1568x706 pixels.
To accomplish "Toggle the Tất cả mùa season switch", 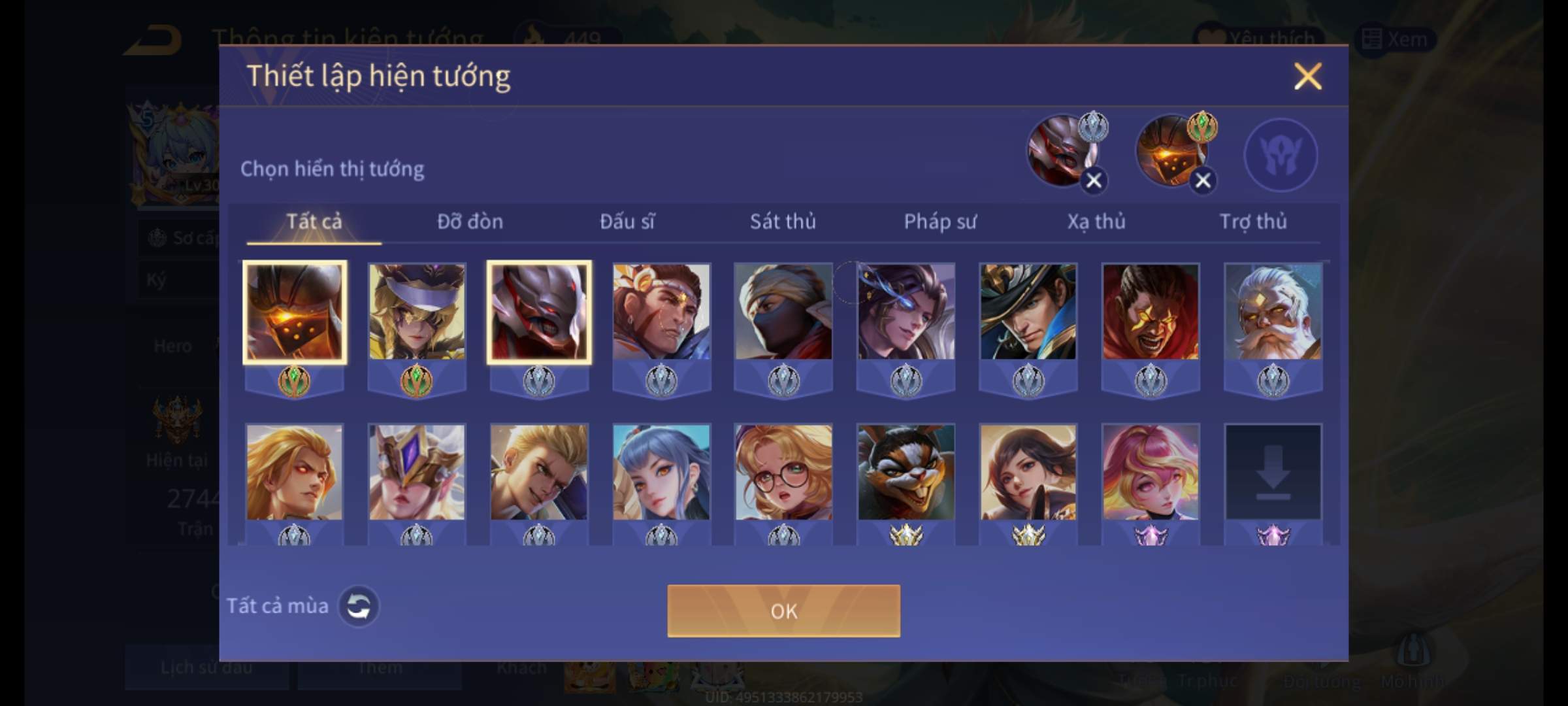I will tap(358, 606).
